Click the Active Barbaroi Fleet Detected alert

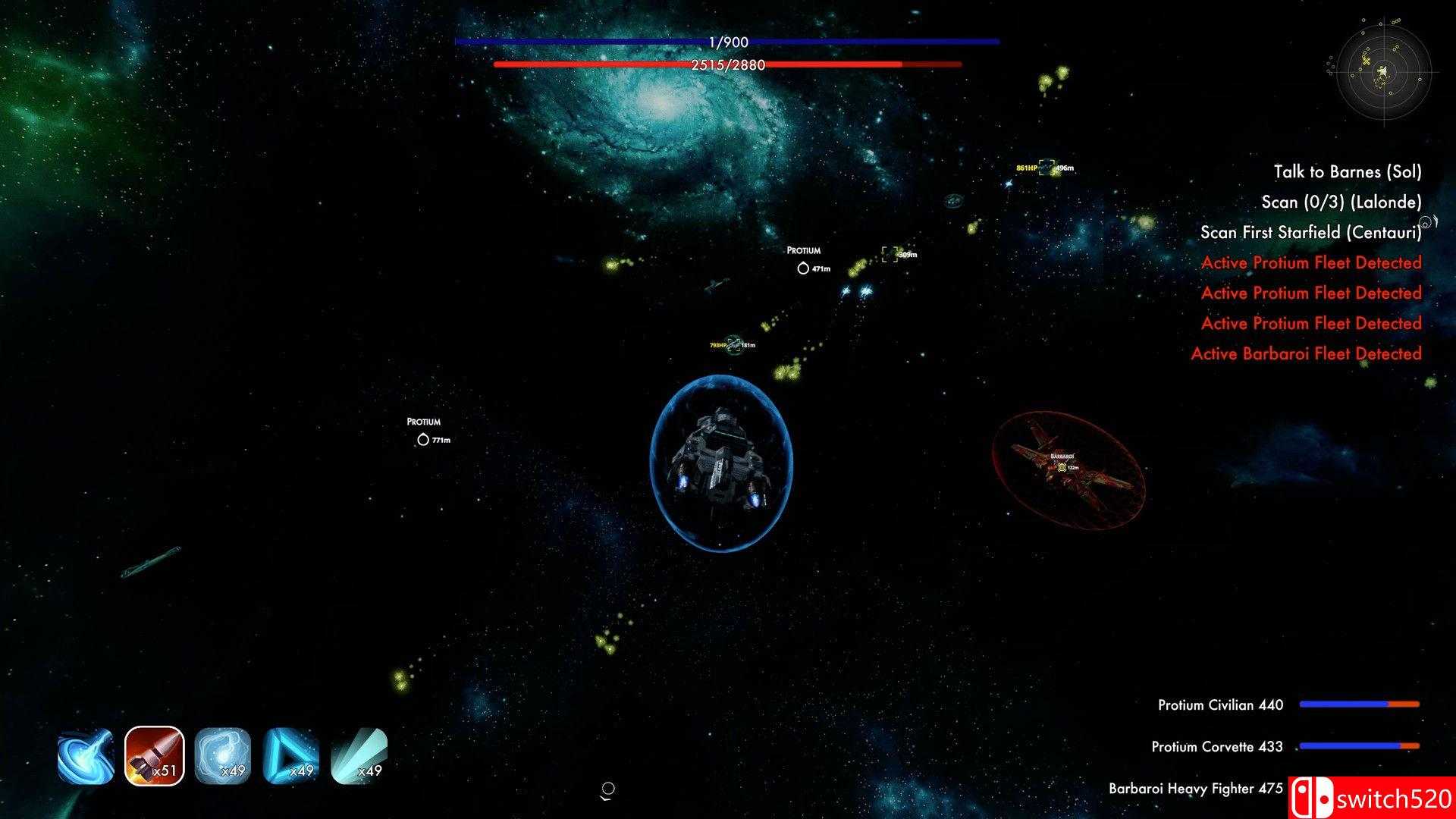point(1311,353)
